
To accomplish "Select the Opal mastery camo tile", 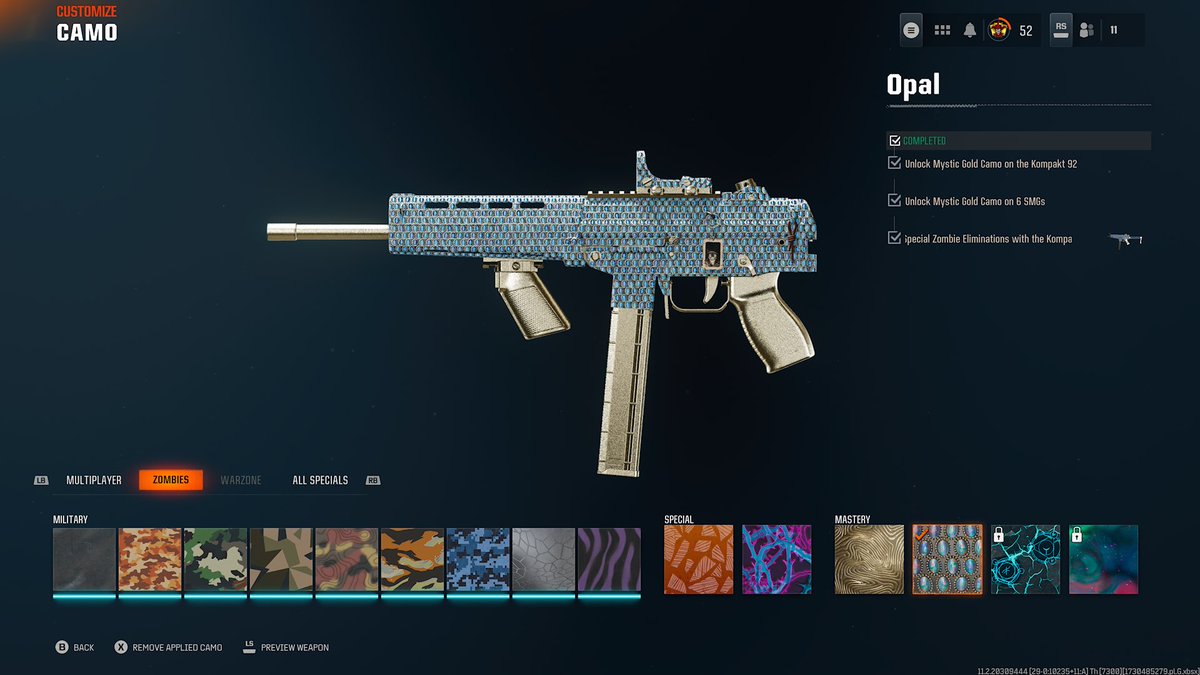I will 947,560.
